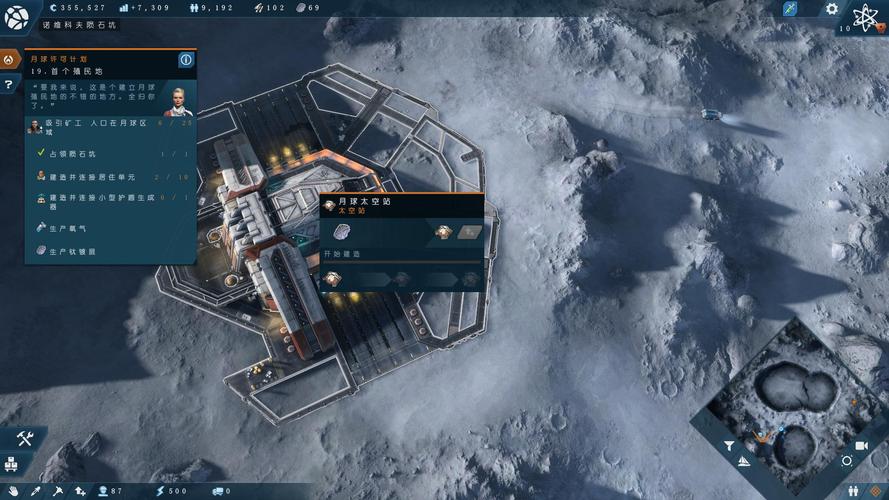
Task: Toggle the minimap filter funnel
Action: 729,446
